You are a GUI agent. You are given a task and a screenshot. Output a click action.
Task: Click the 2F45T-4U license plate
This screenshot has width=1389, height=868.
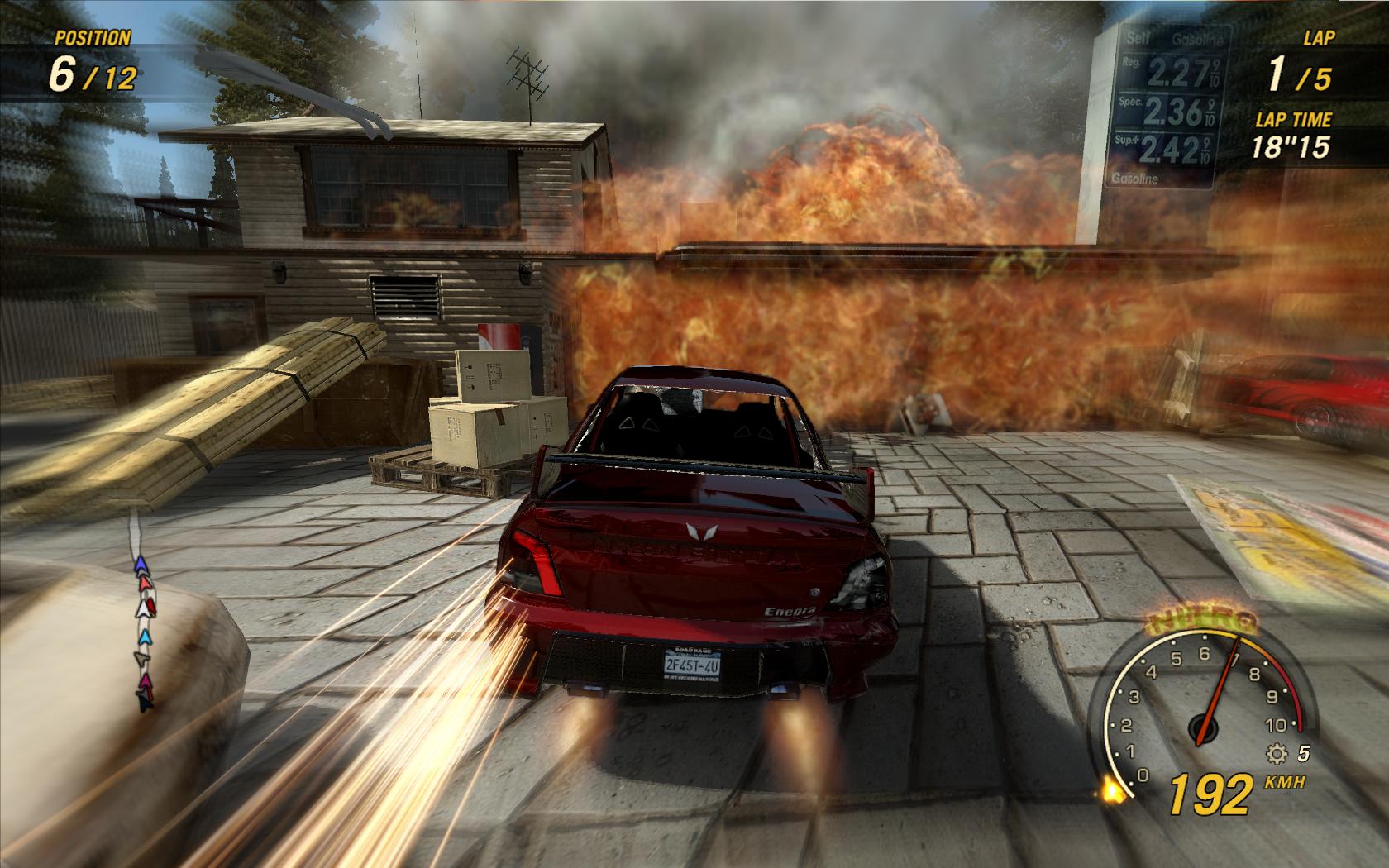pyautogui.click(x=693, y=665)
